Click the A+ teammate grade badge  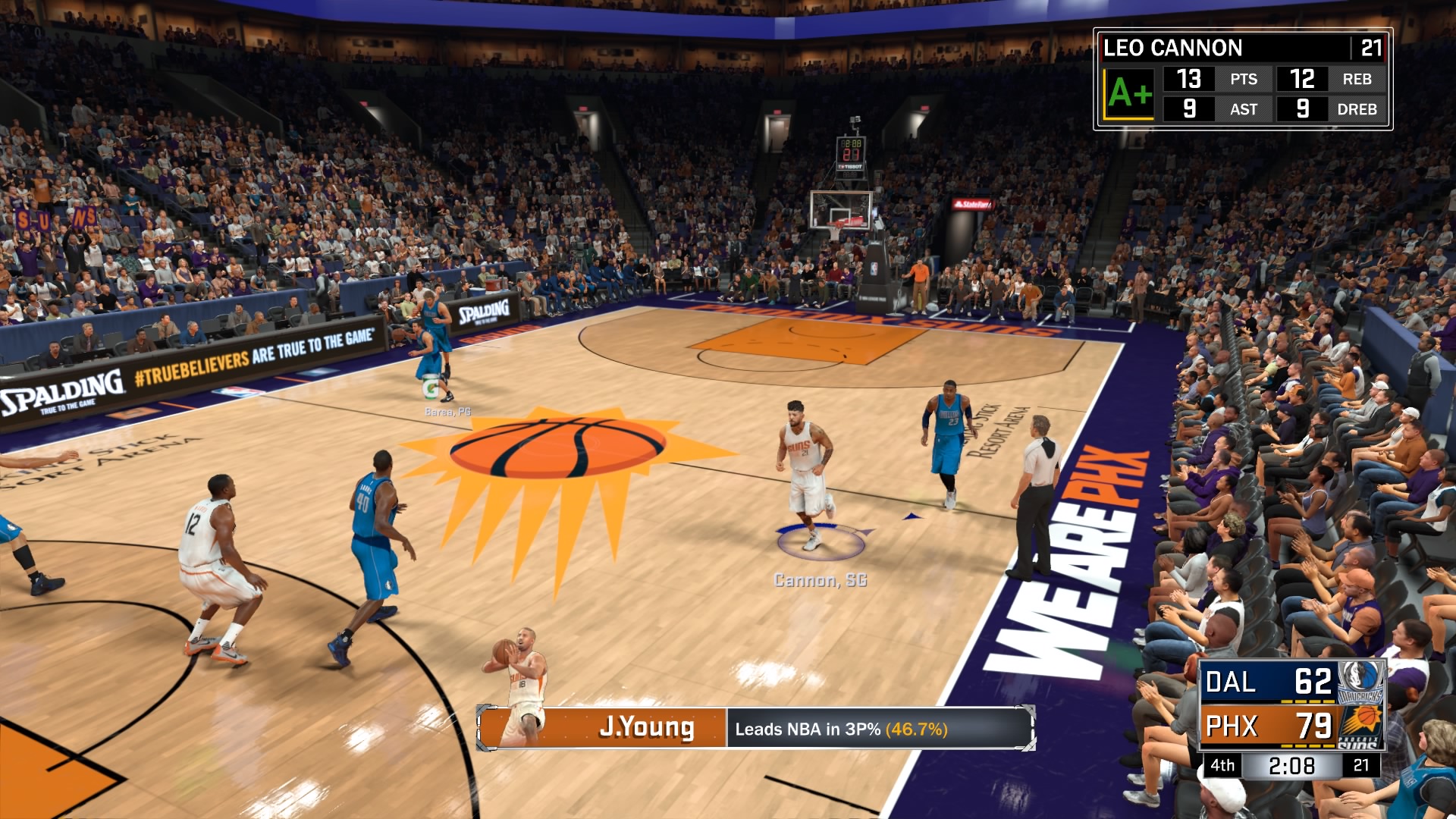coord(1129,94)
